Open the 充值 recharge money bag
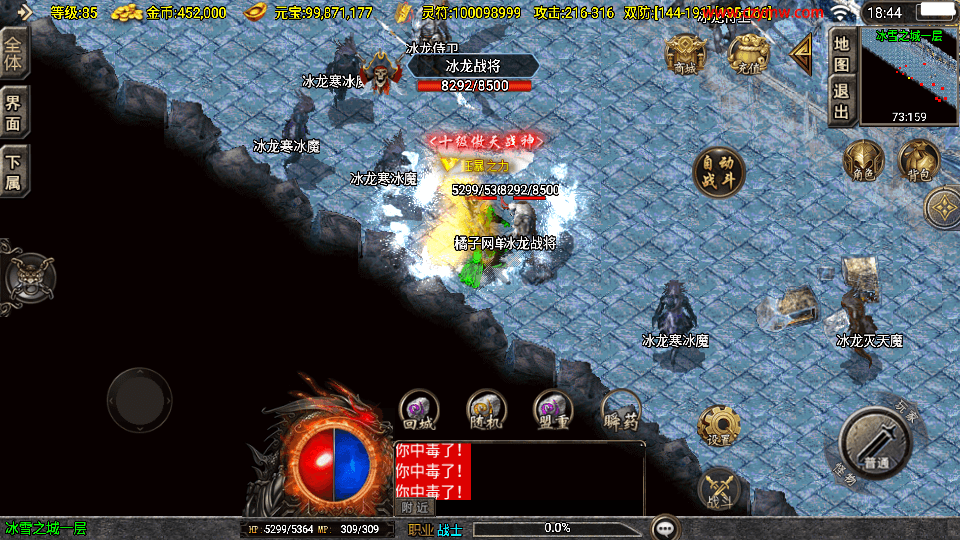The image size is (960, 540). (747, 54)
